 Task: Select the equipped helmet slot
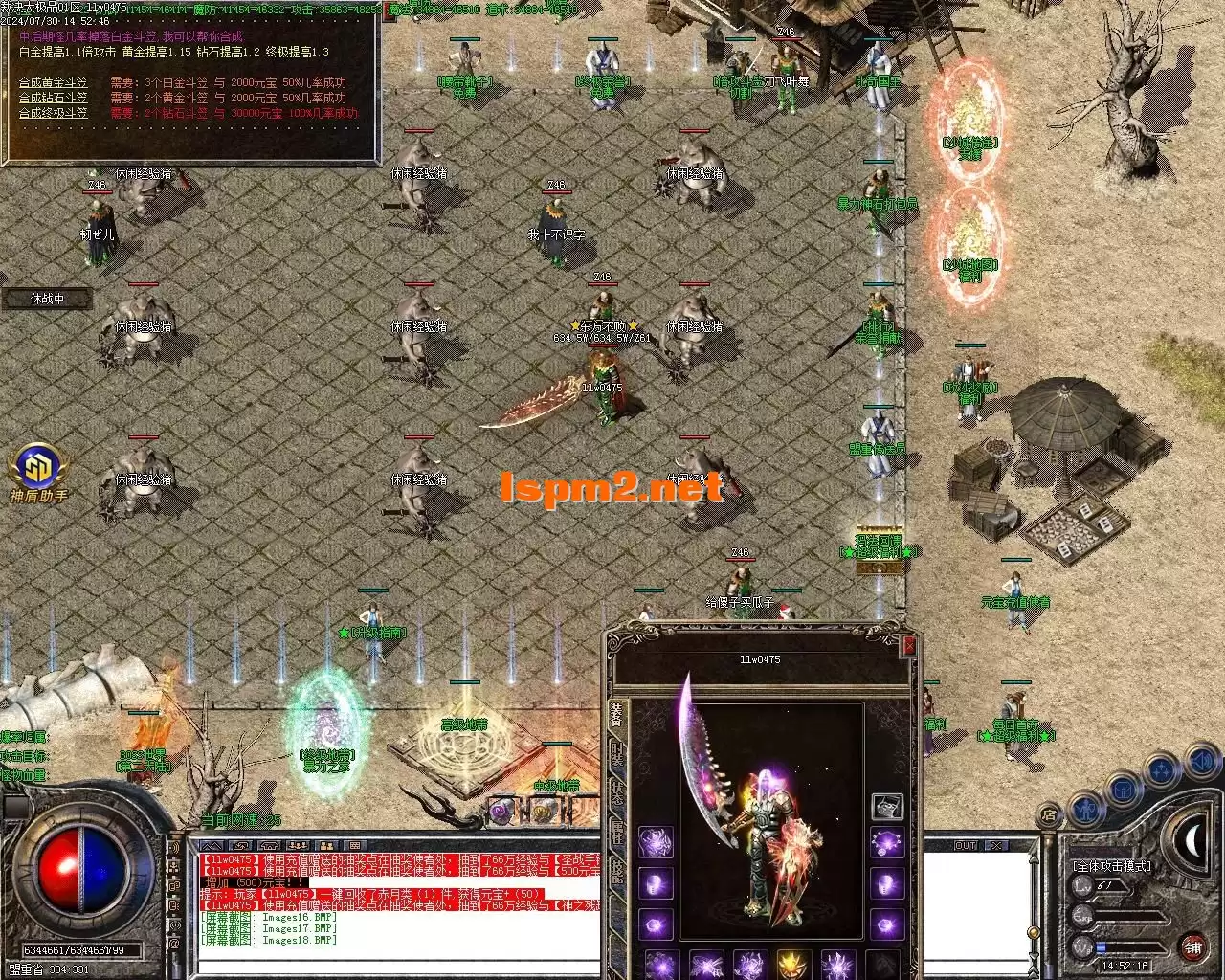pyautogui.click(x=656, y=843)
